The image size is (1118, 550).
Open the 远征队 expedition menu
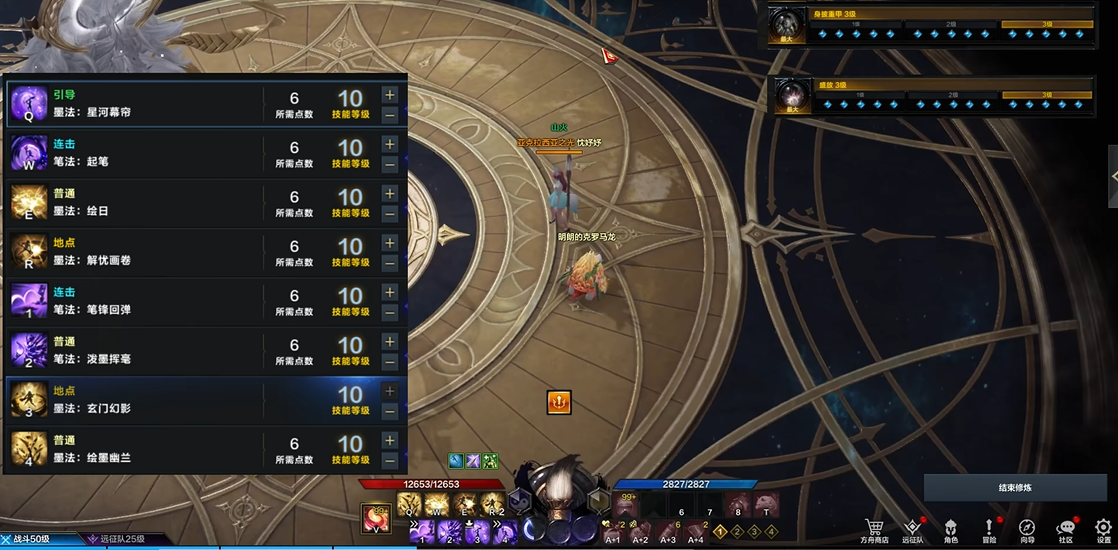point(912,530)
